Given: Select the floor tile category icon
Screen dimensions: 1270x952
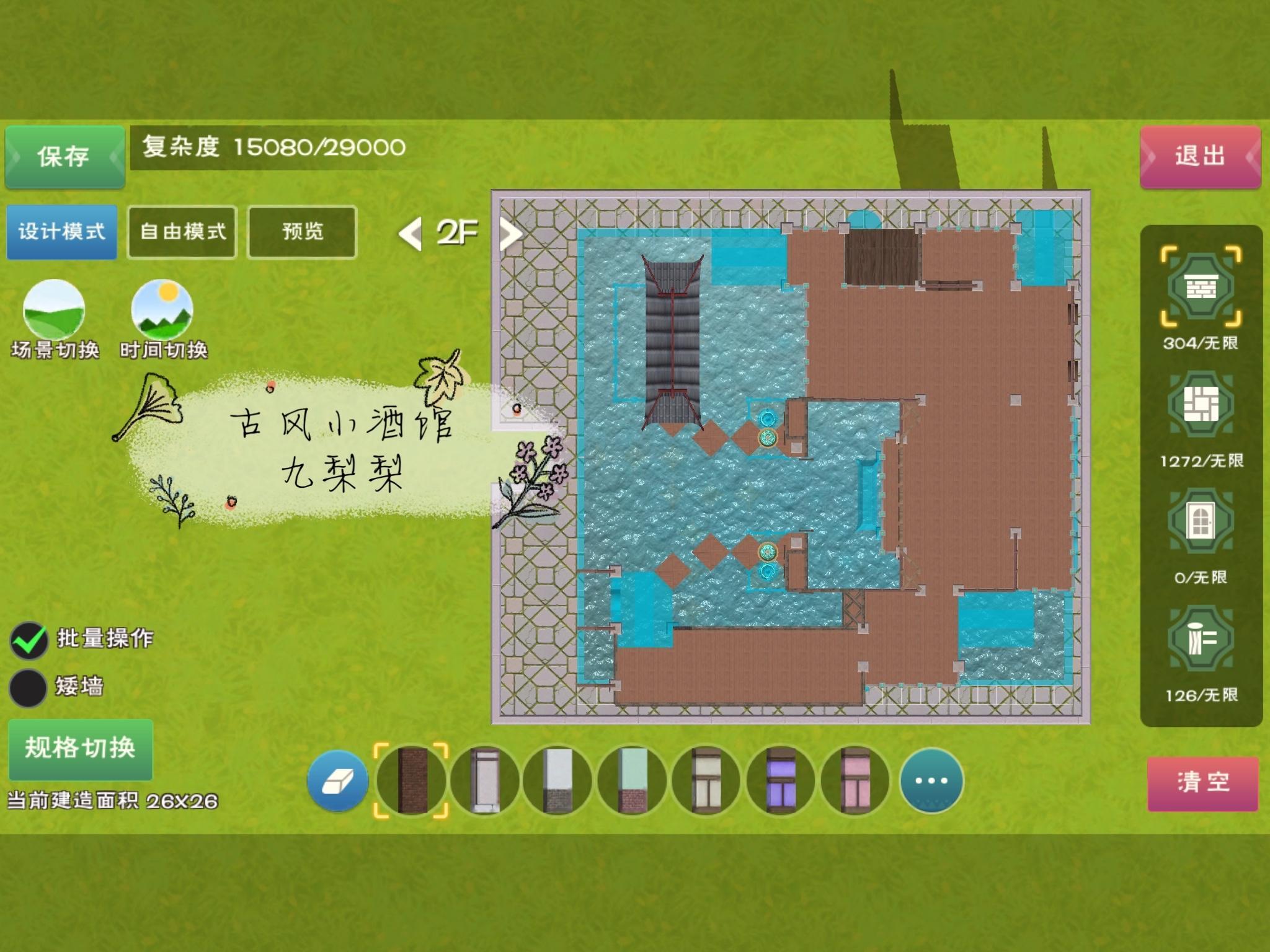Looking at the screenshot, I should pyautogui.click(x=1201, y=405).
